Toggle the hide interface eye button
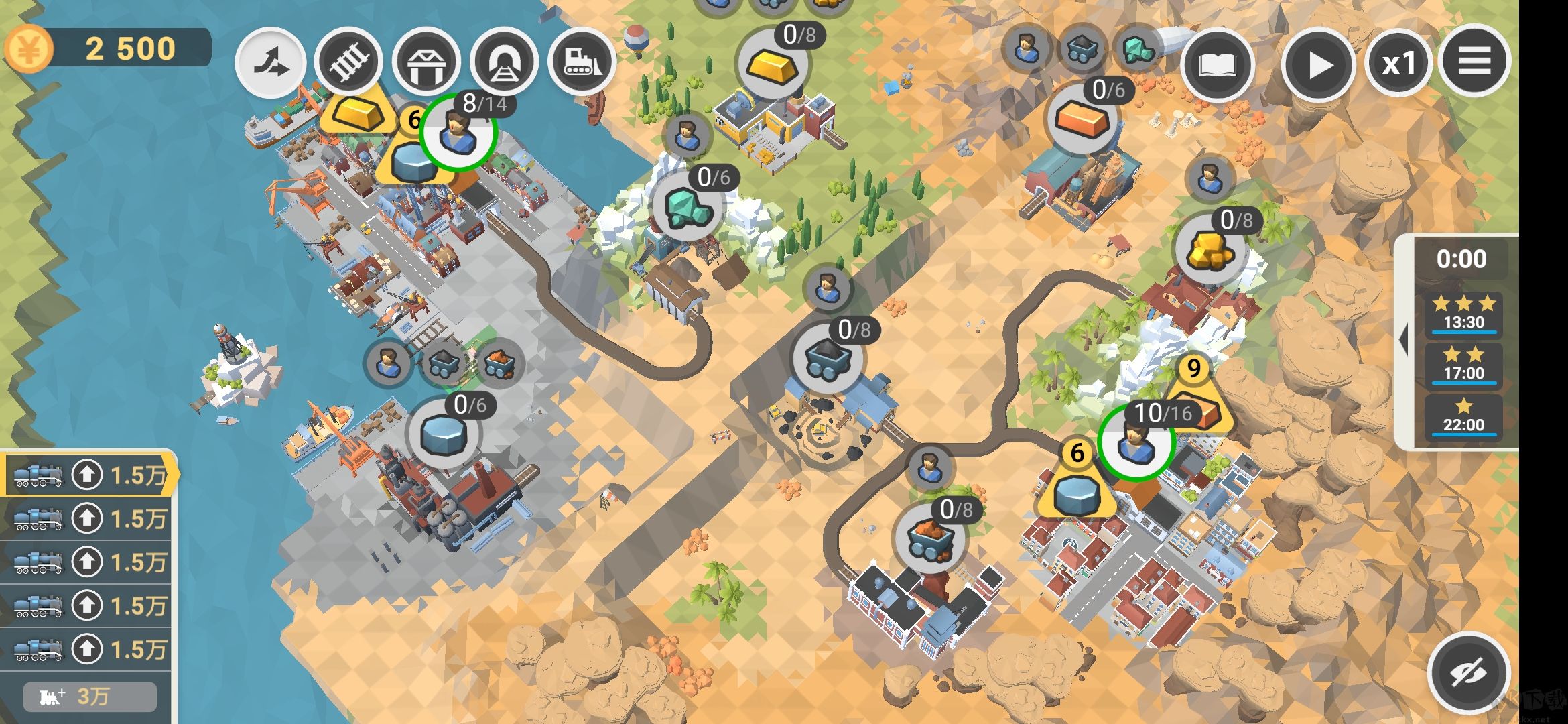The width and height of the screenshot is (1568, 724). point(1469,672)
